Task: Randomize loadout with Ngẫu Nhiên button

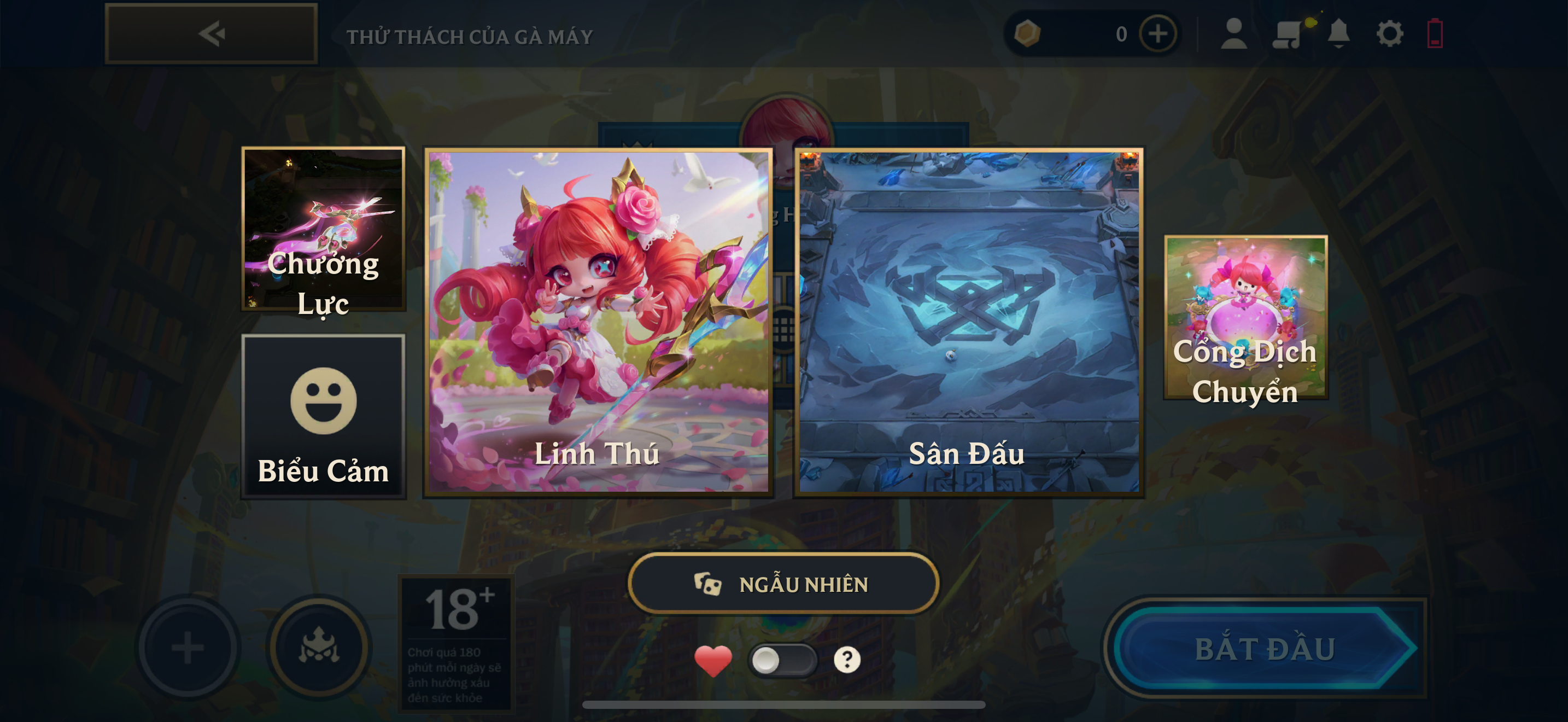Action: [x=783, y=584]
